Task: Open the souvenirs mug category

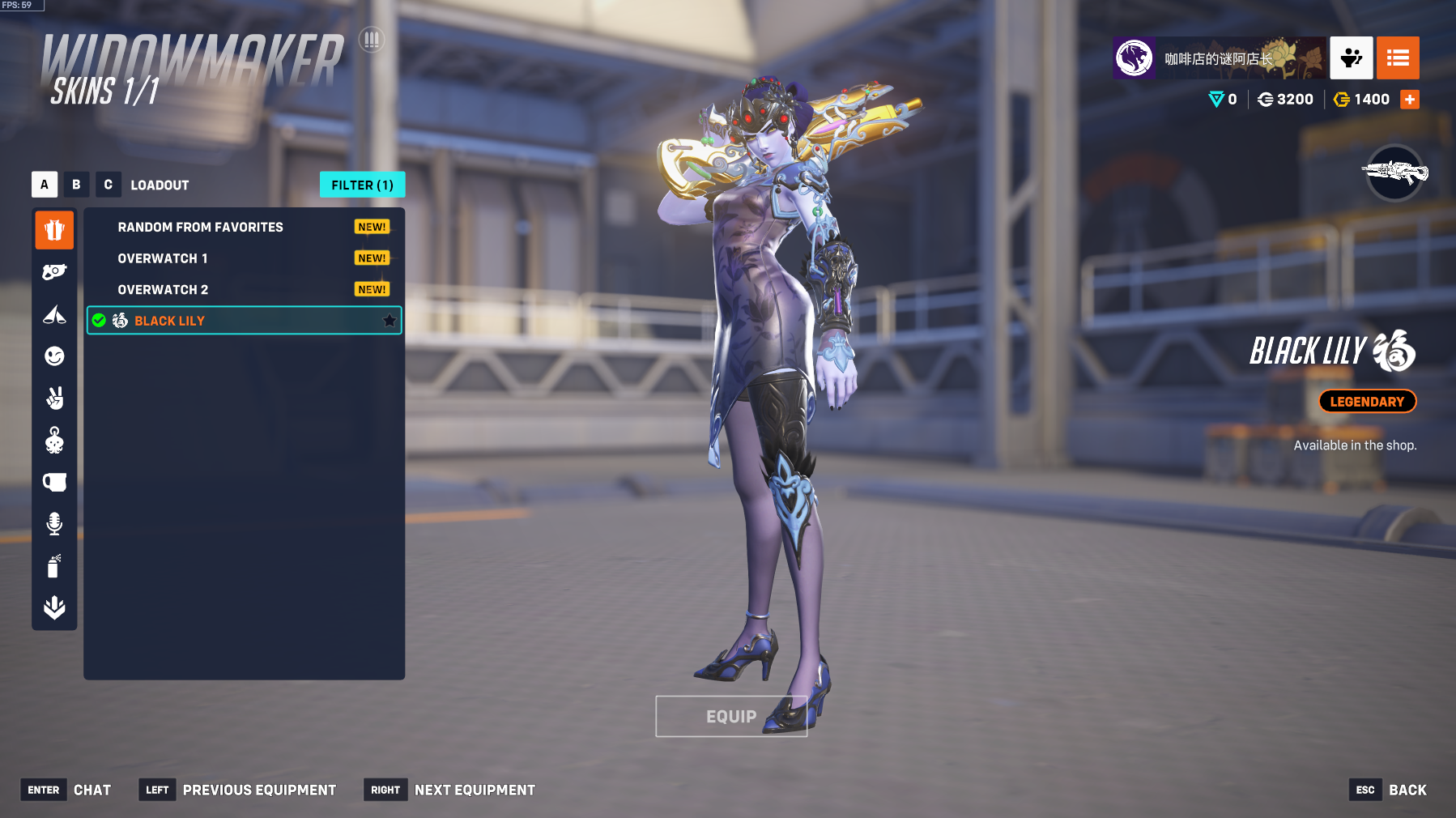Action: [54, 483]
